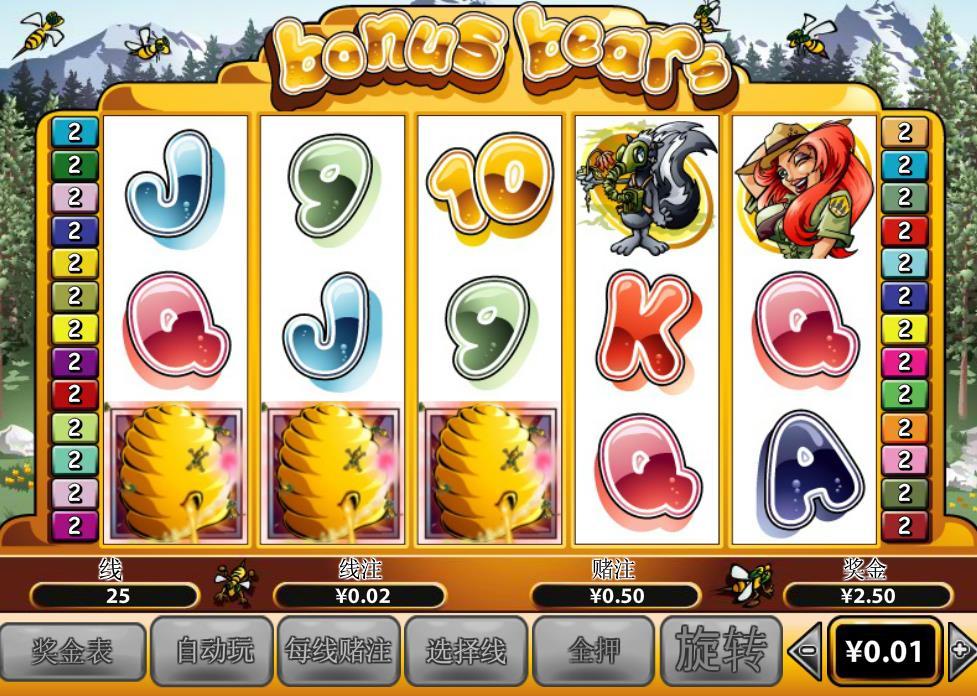Increase the coin value with the plus arrow
The image size is (977, 696).
coord(962,651)
